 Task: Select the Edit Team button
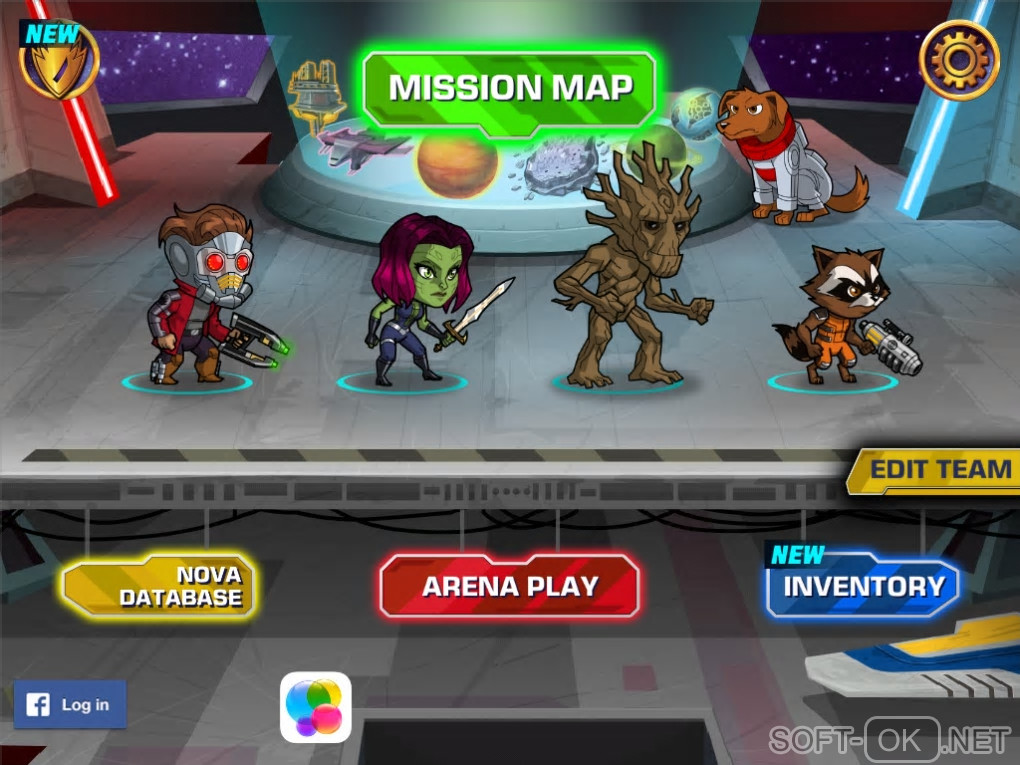click(935, 470)
